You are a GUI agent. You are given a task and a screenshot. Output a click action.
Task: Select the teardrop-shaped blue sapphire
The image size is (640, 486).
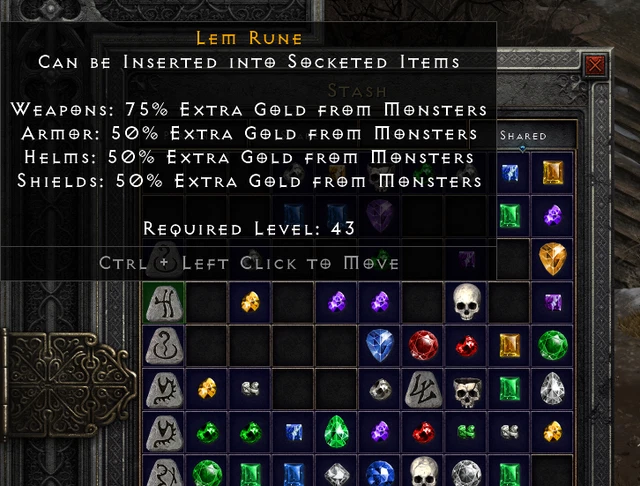(379, 344)
